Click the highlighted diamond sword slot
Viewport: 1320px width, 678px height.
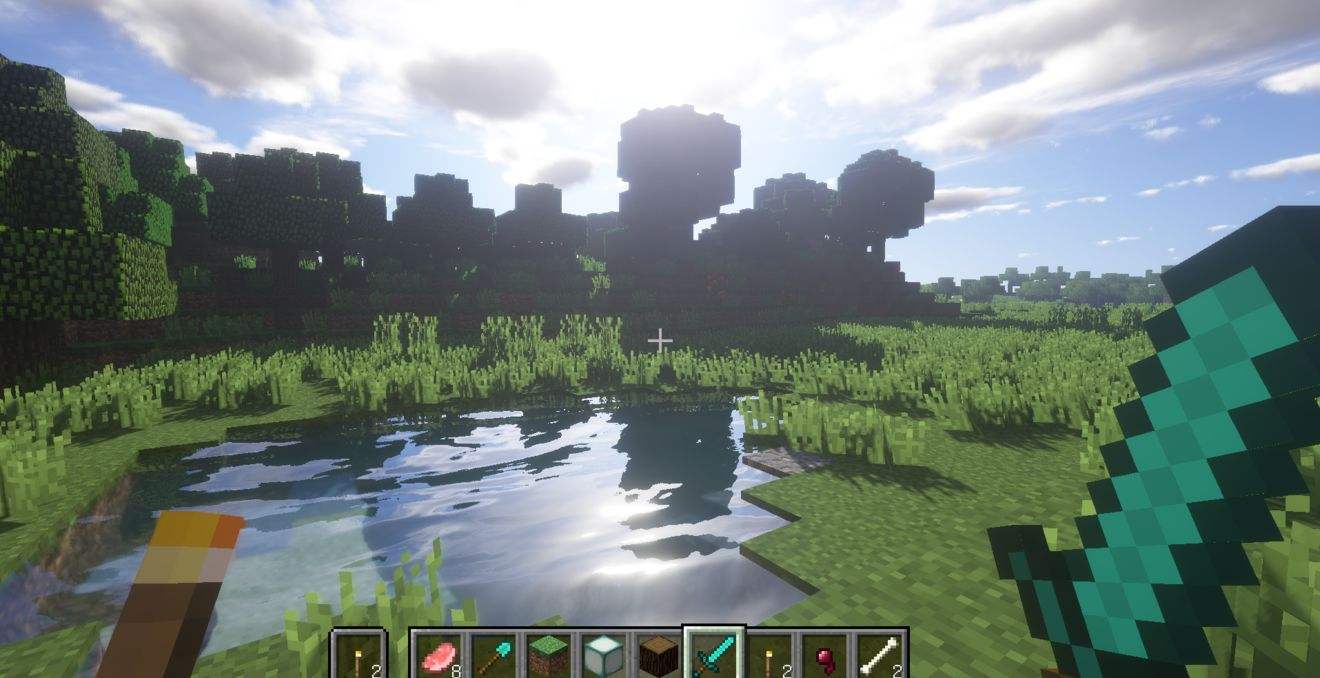click(x=714, y=655)
